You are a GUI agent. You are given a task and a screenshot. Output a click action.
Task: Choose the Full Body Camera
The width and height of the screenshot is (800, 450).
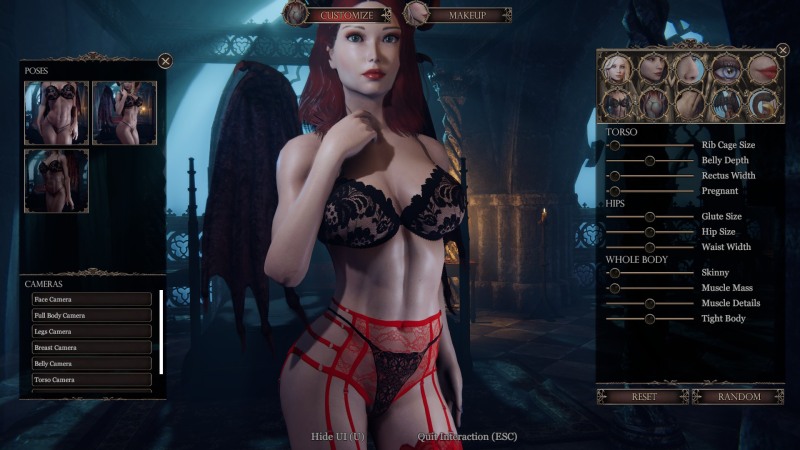92,315
